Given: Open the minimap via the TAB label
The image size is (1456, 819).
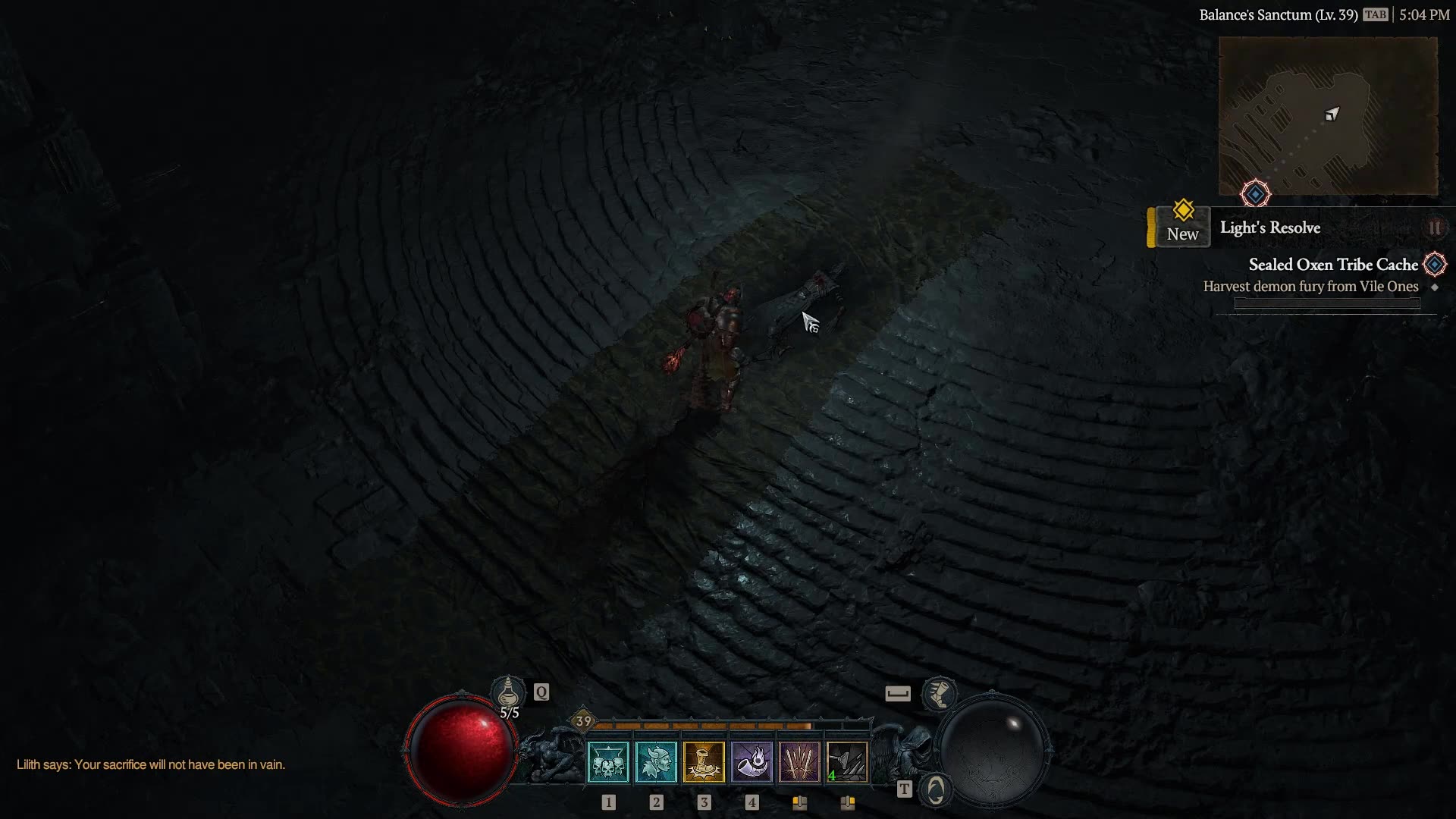Looking at the screenshot, I should [1377, 13].
